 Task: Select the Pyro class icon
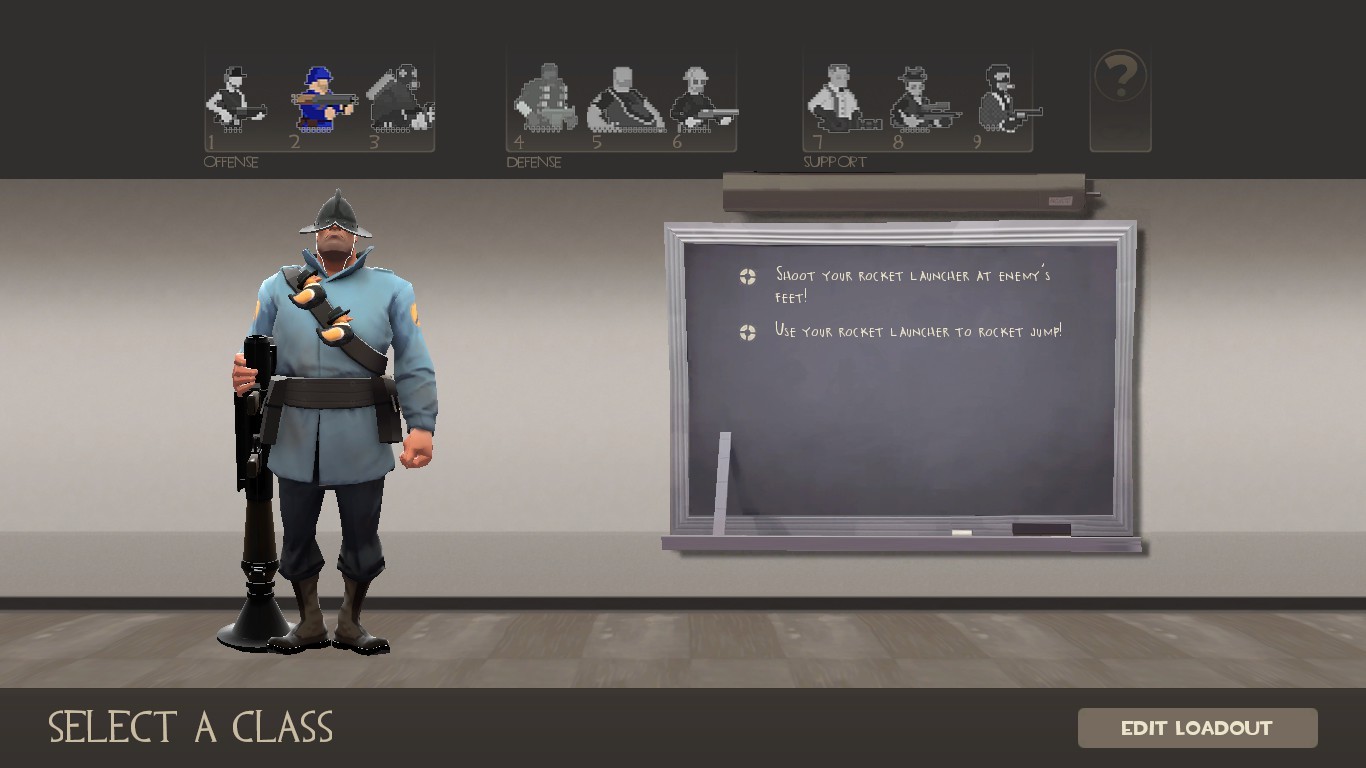pyautogui.click(x=400, y=95)
